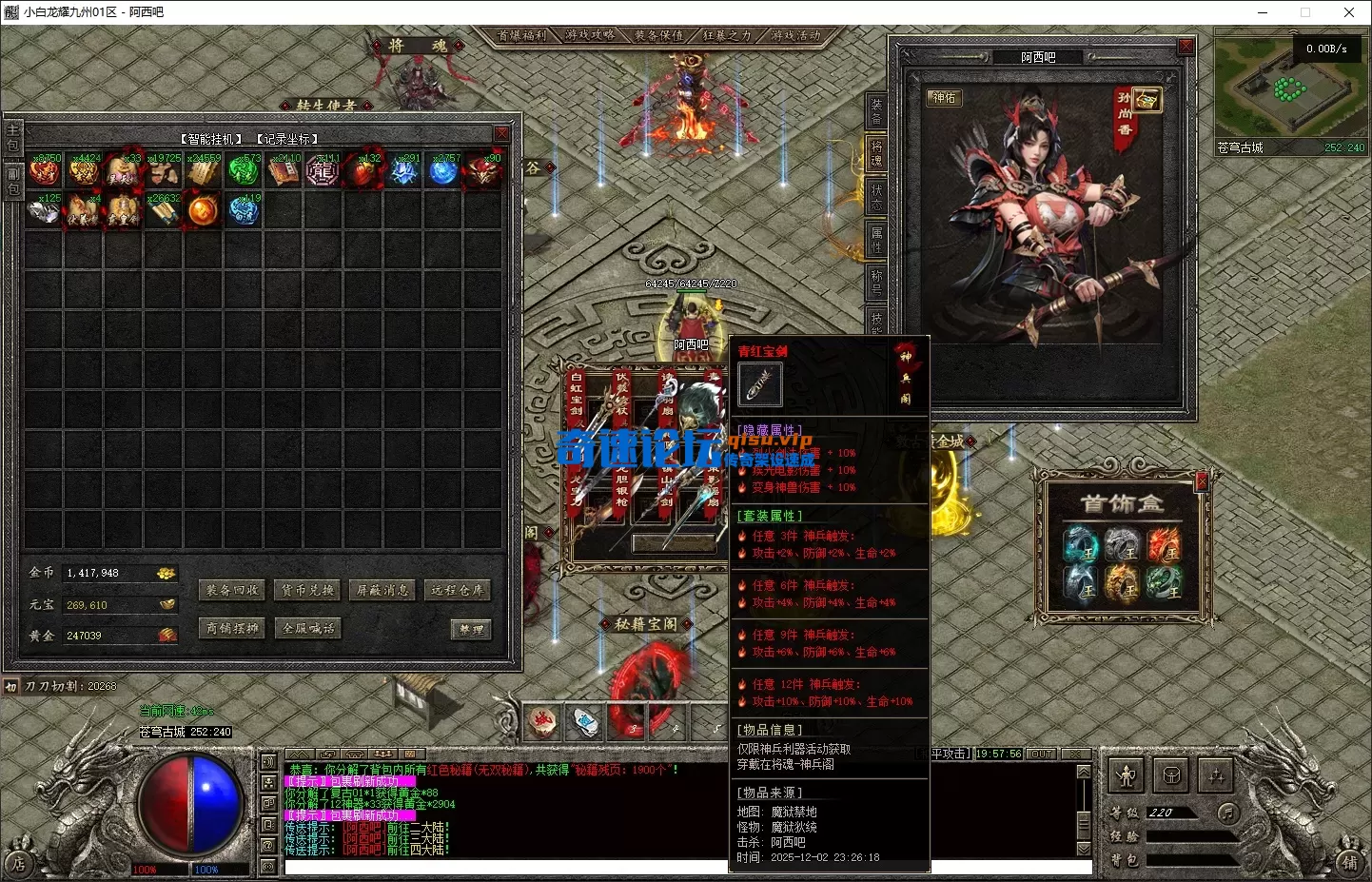
Task: Switch to the 副包 secondary bag tab
Action: [x=13, y=182]
